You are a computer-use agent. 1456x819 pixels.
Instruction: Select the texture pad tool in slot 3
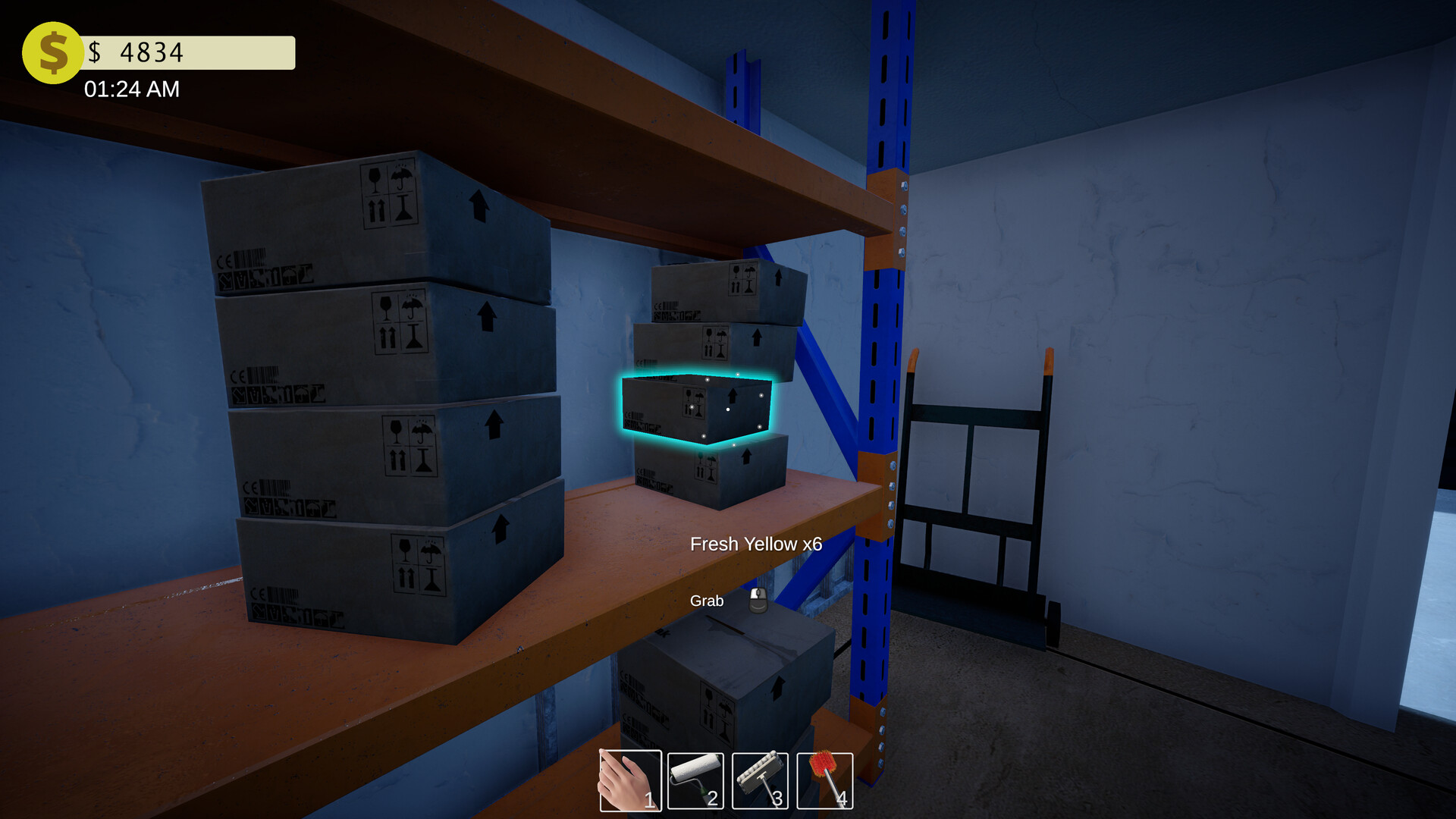tap(761, 780)
